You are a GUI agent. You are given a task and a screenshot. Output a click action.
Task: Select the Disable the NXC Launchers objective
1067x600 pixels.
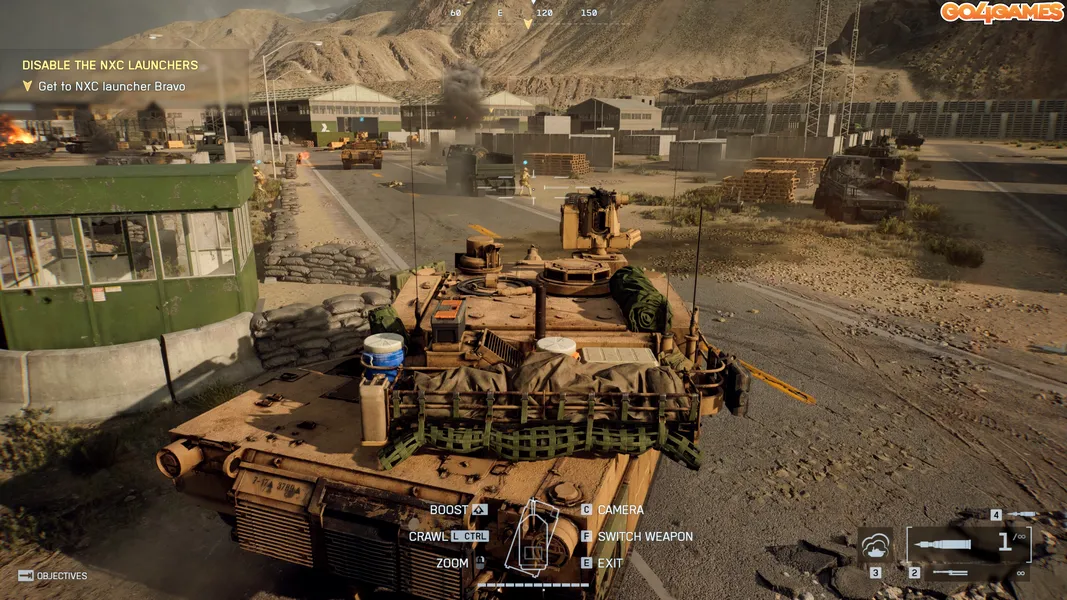click(110, 65)
